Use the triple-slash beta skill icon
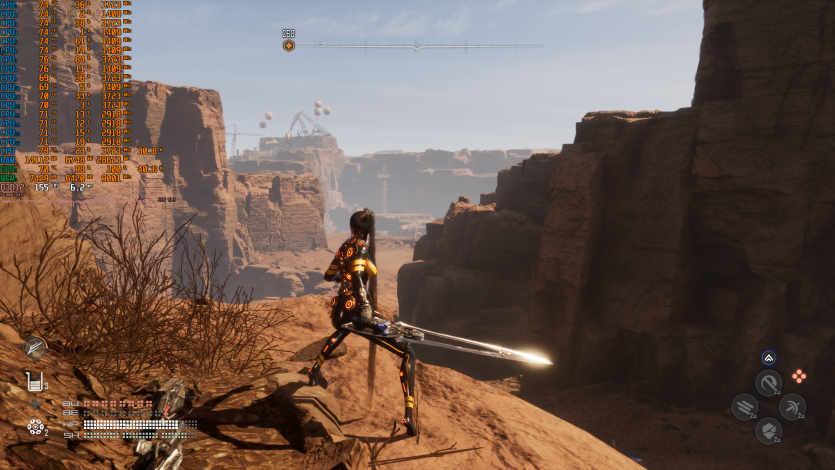 pyautogui.click(x=744, y=406)
